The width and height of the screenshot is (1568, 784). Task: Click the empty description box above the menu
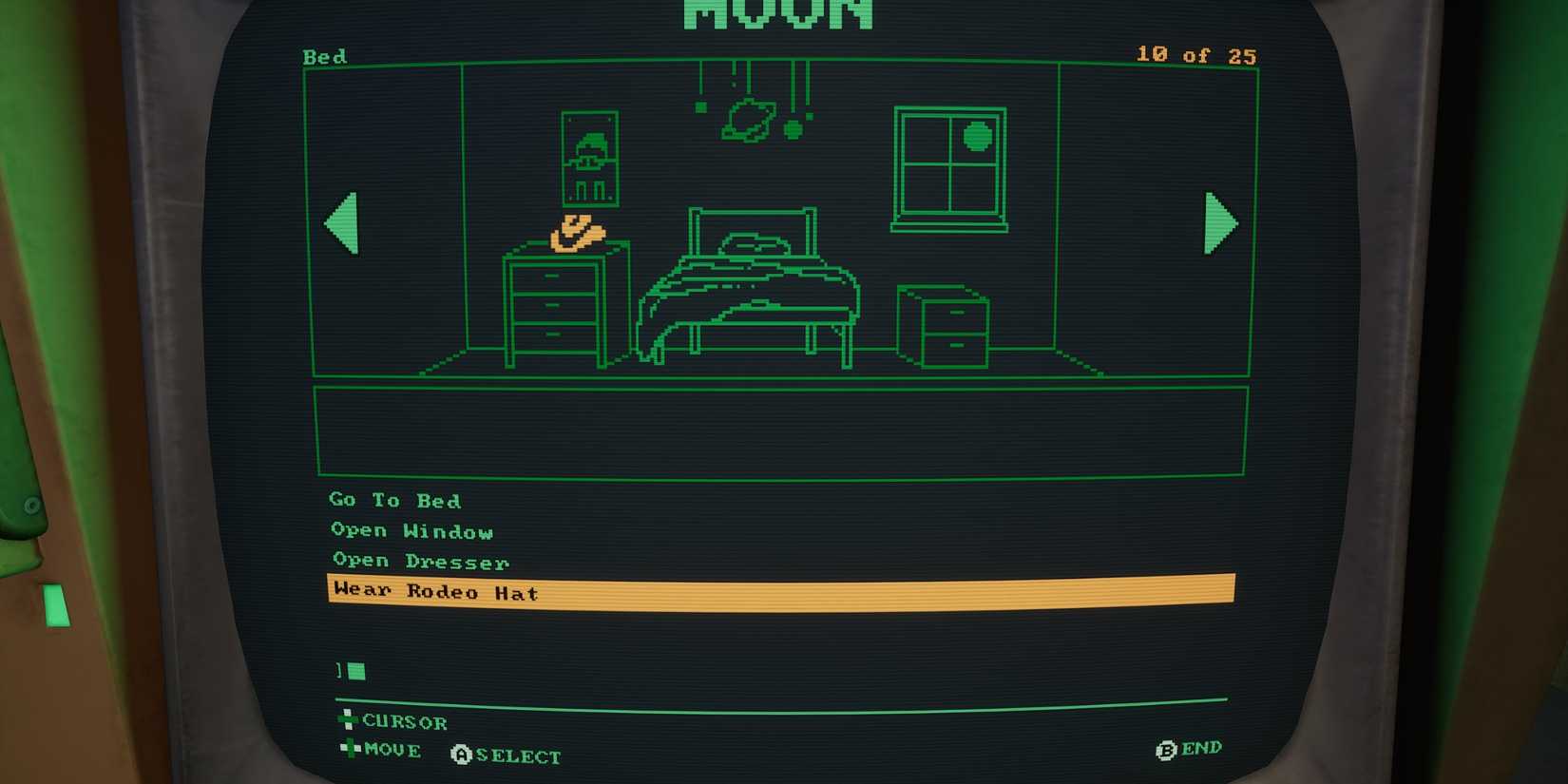pyautogui.click(x=779, y=430)
